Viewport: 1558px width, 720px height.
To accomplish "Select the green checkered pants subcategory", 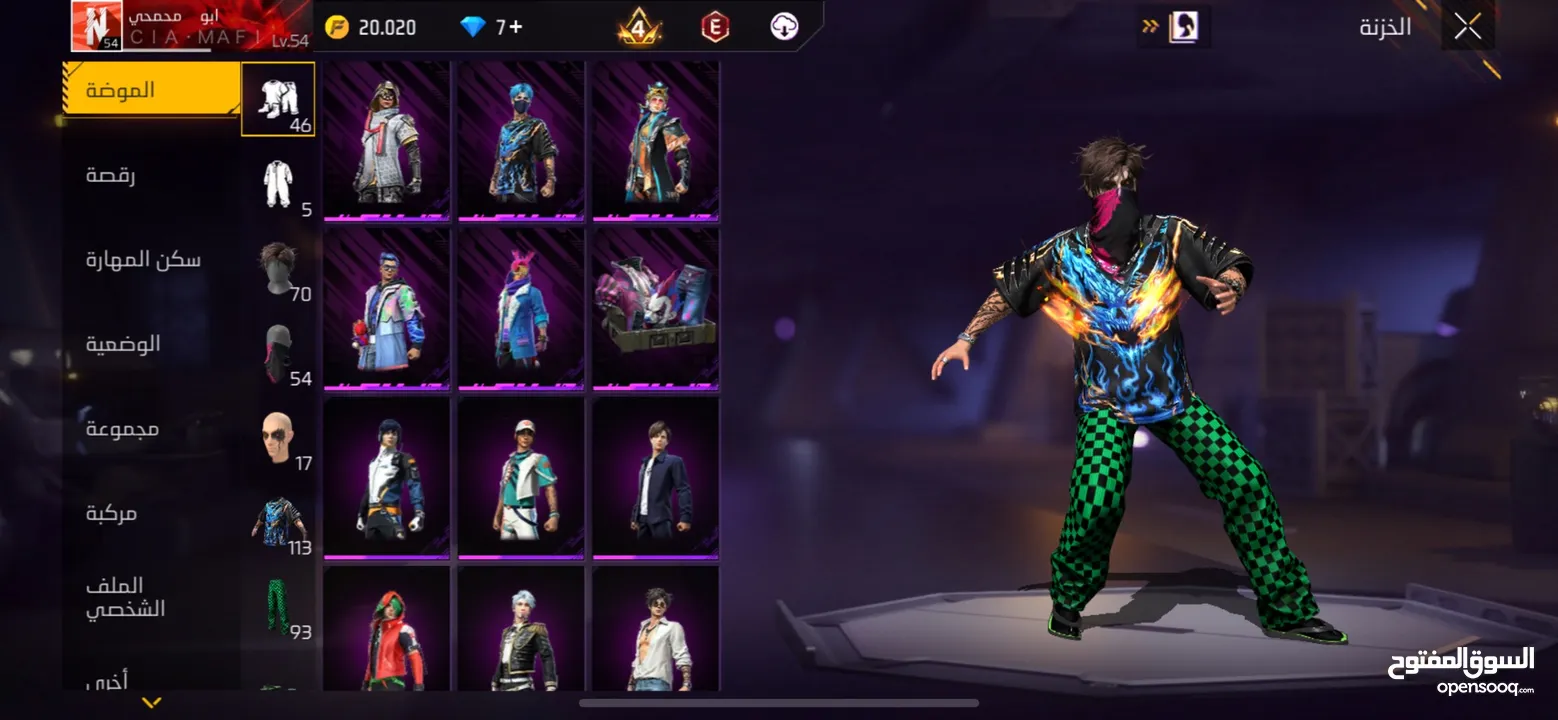I will pyautogui.click(x=279, y=607).
